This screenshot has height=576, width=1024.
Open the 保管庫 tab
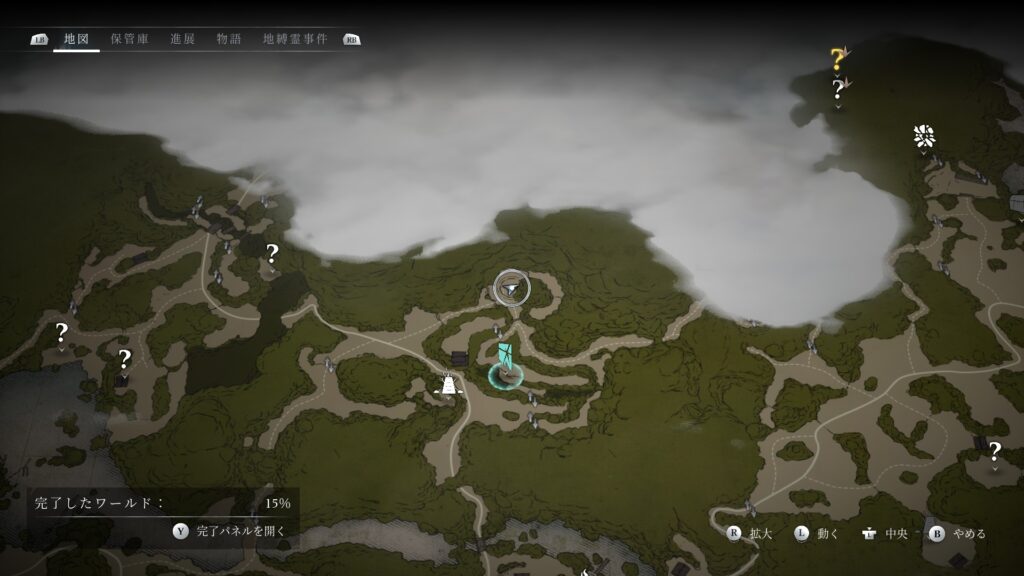(130, 39)
